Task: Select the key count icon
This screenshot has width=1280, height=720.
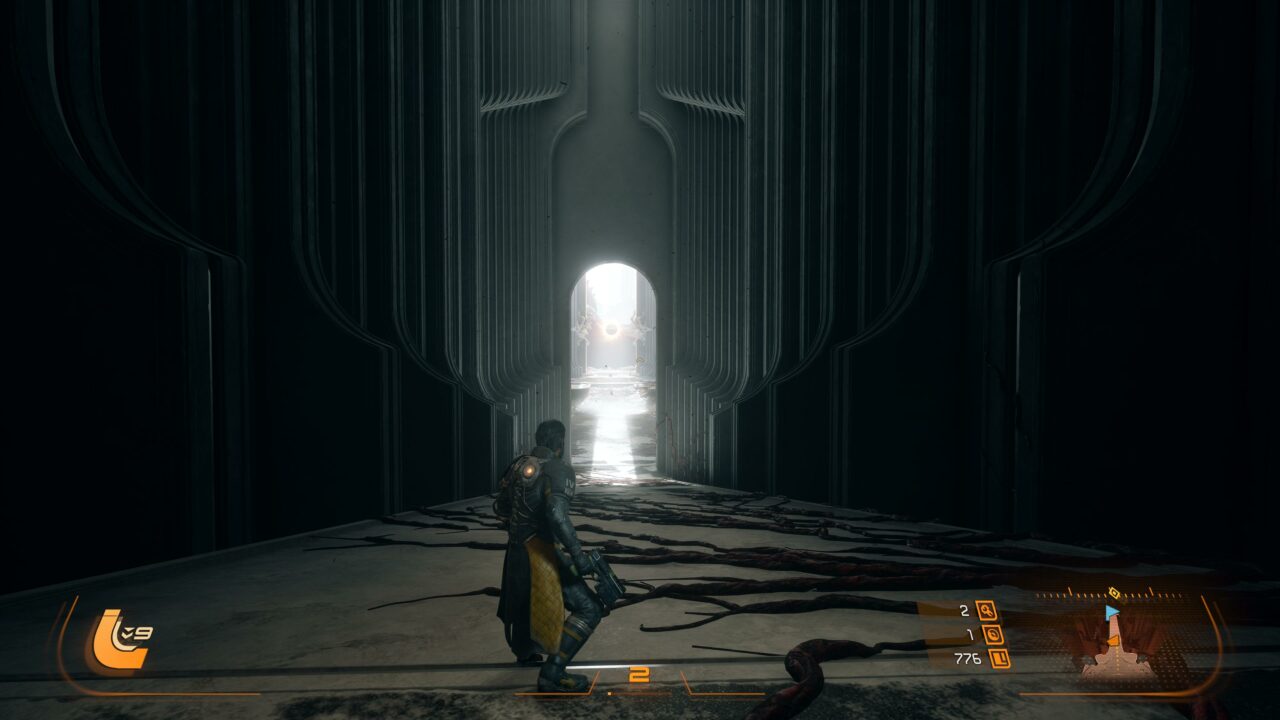Action: pyautogui.click(x=986, y=610)
